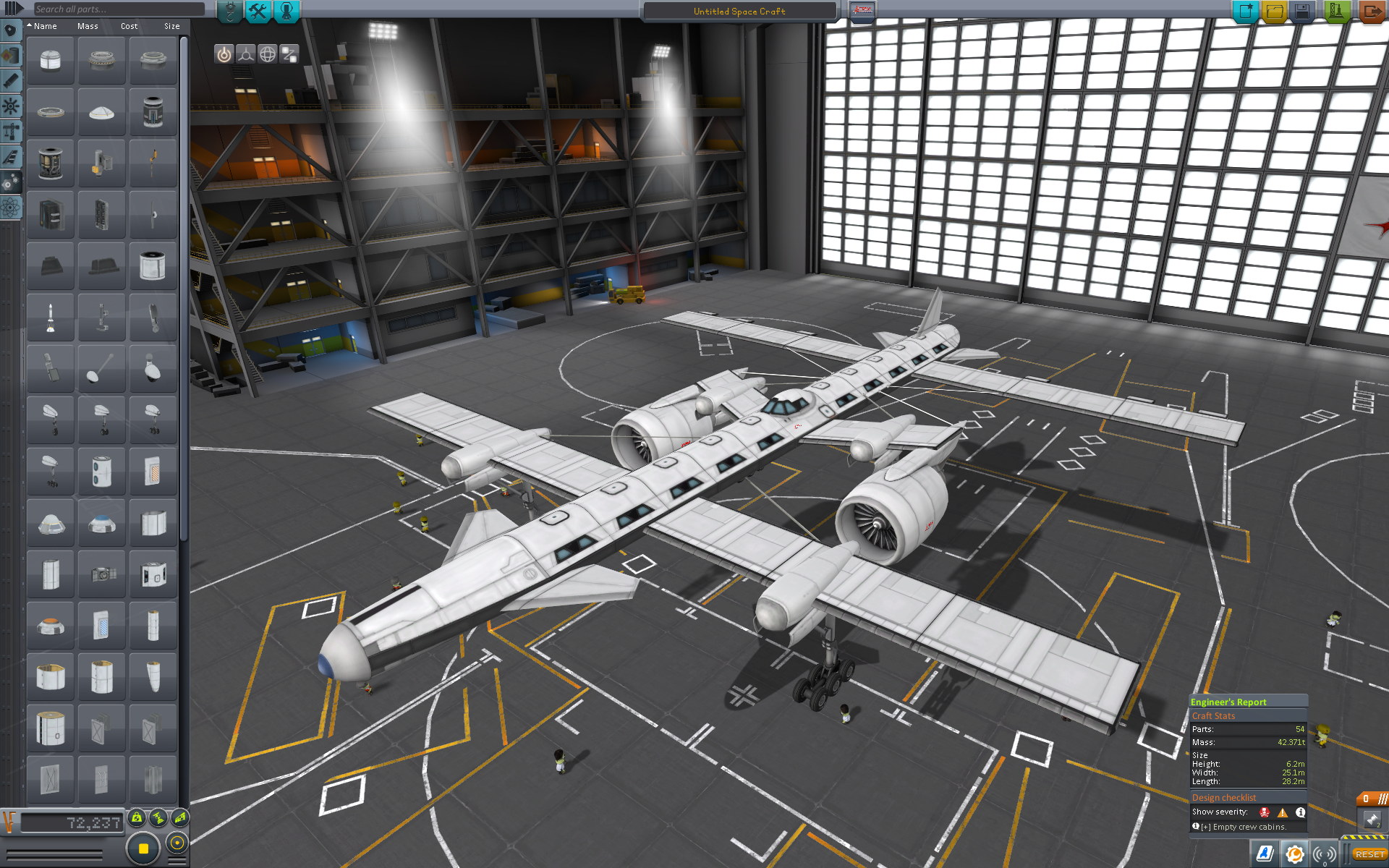Toggle the orange warning severity filter
Viewport: 1389px width, 868px height.
coord(1283,812)
